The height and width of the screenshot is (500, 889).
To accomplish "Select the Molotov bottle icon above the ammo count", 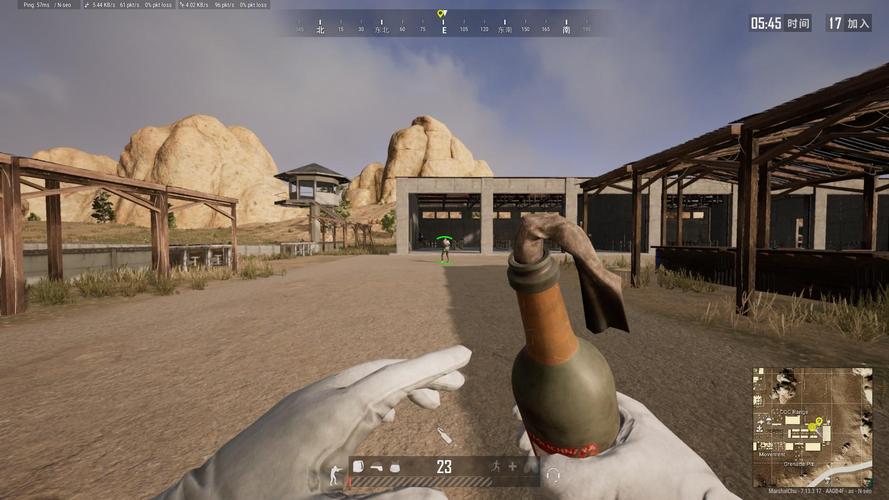I will 444,436.
